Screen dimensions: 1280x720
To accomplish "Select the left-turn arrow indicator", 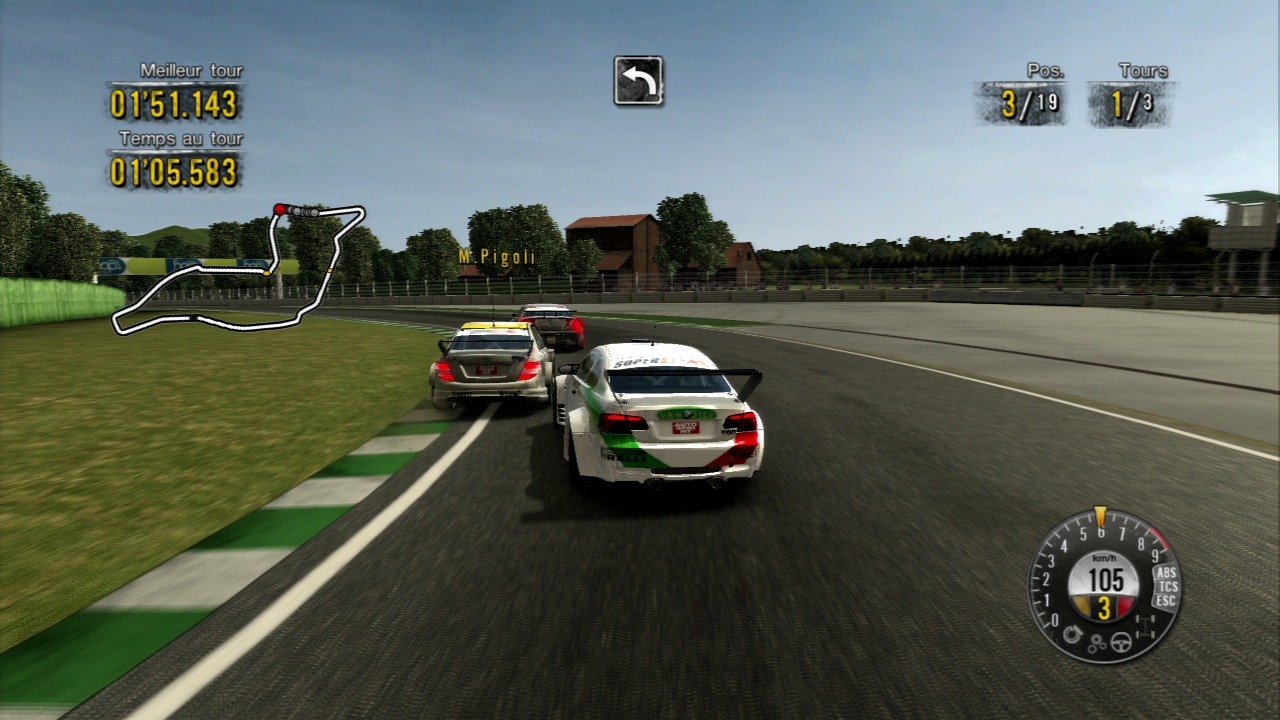I will (638, 81).
